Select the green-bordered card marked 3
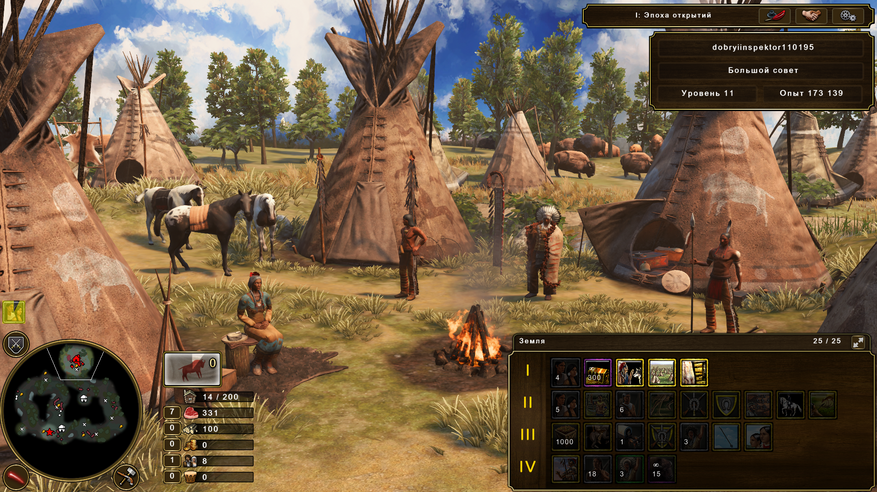 (x=630, y=469)
